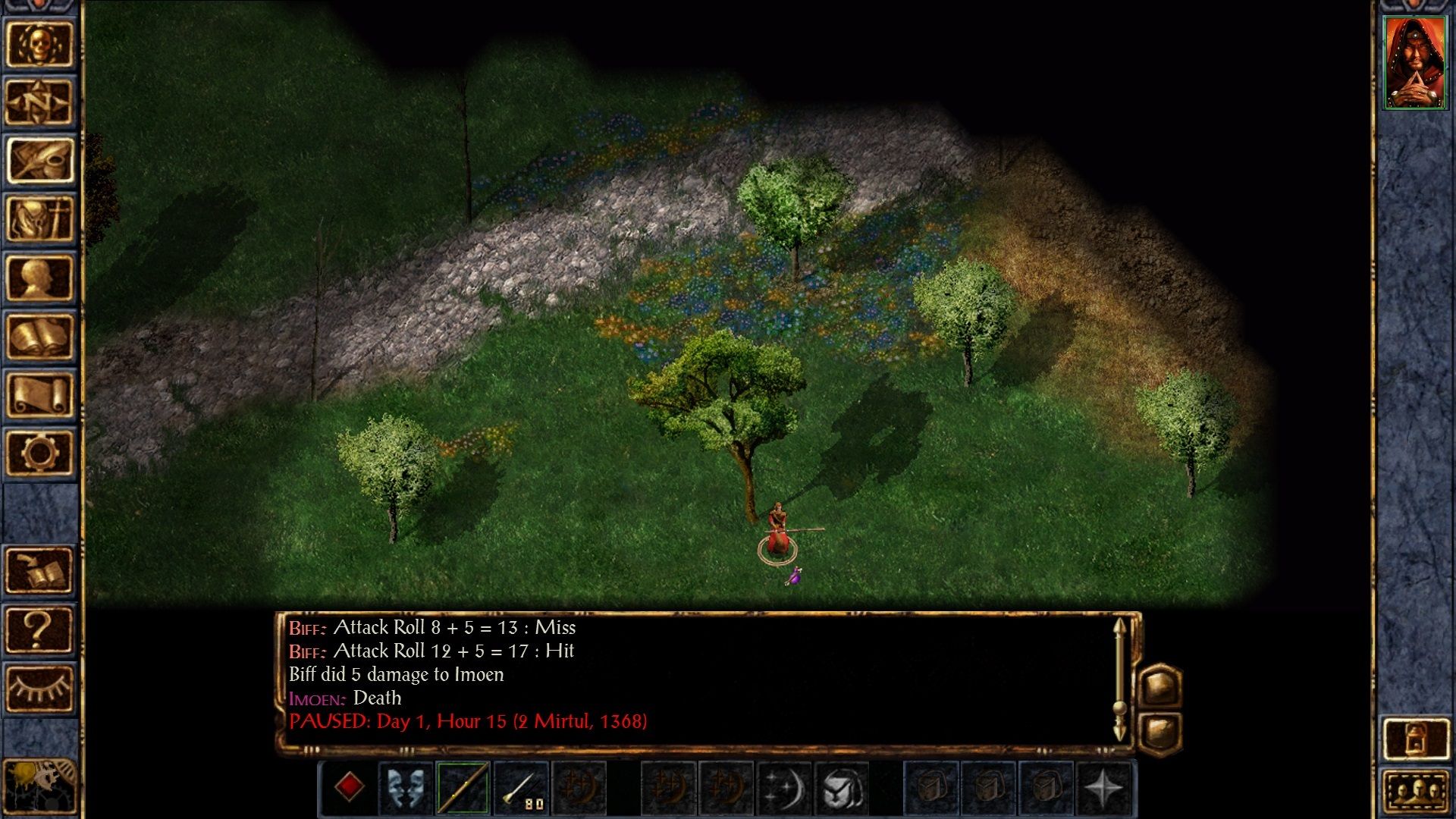Open the inventory screen
1456x819 pixels.
(39, 219)
